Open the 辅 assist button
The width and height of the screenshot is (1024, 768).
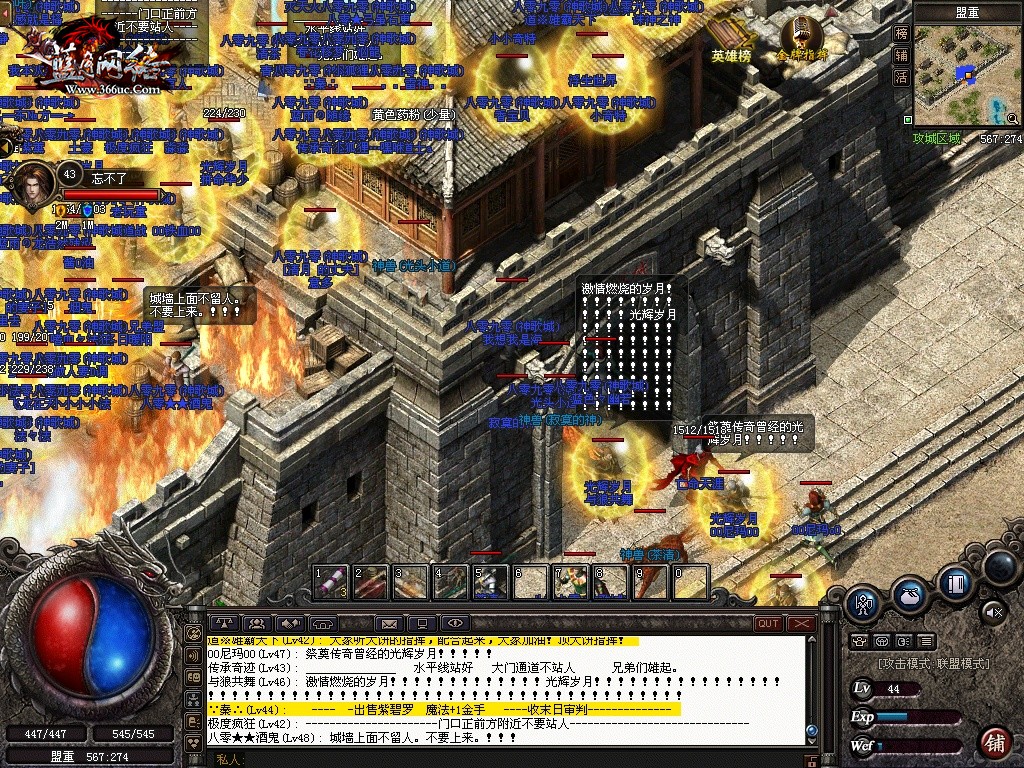pyautogui.click(x=902, y=55)
